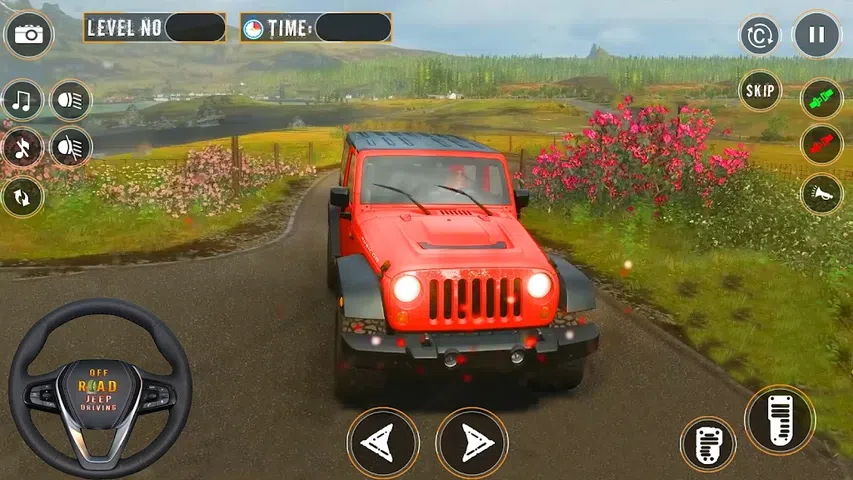This screenshot has width=853, height=480.
Task: Pause the game
Action: (817, 35)
